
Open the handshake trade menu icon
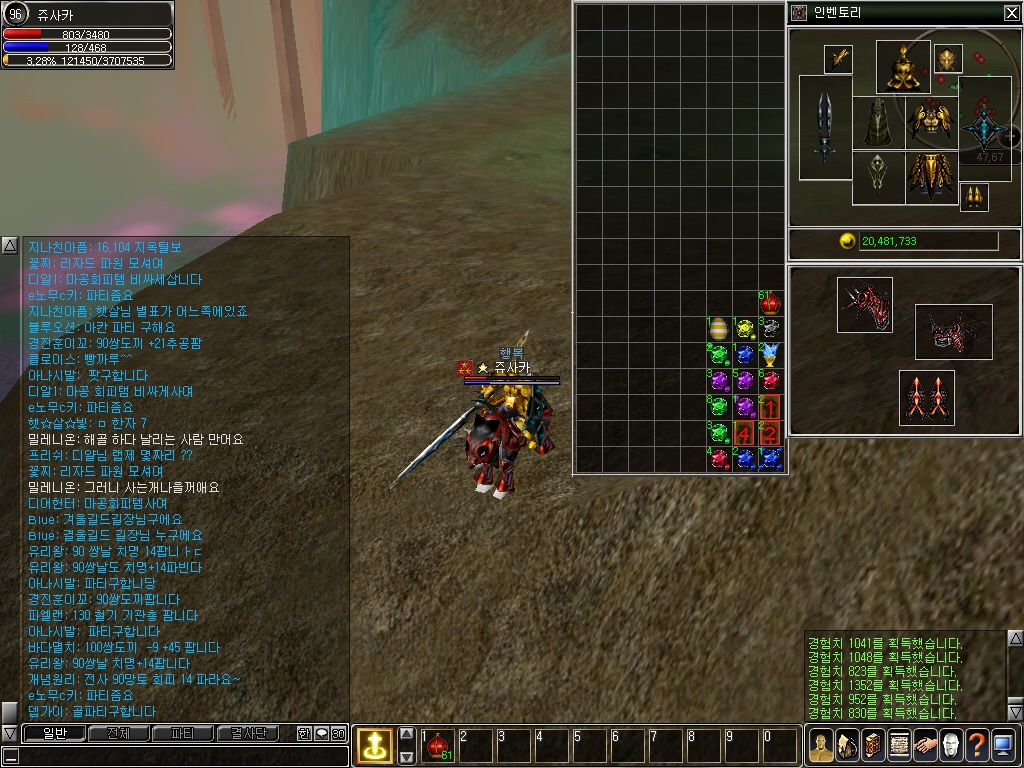[924, 745]
